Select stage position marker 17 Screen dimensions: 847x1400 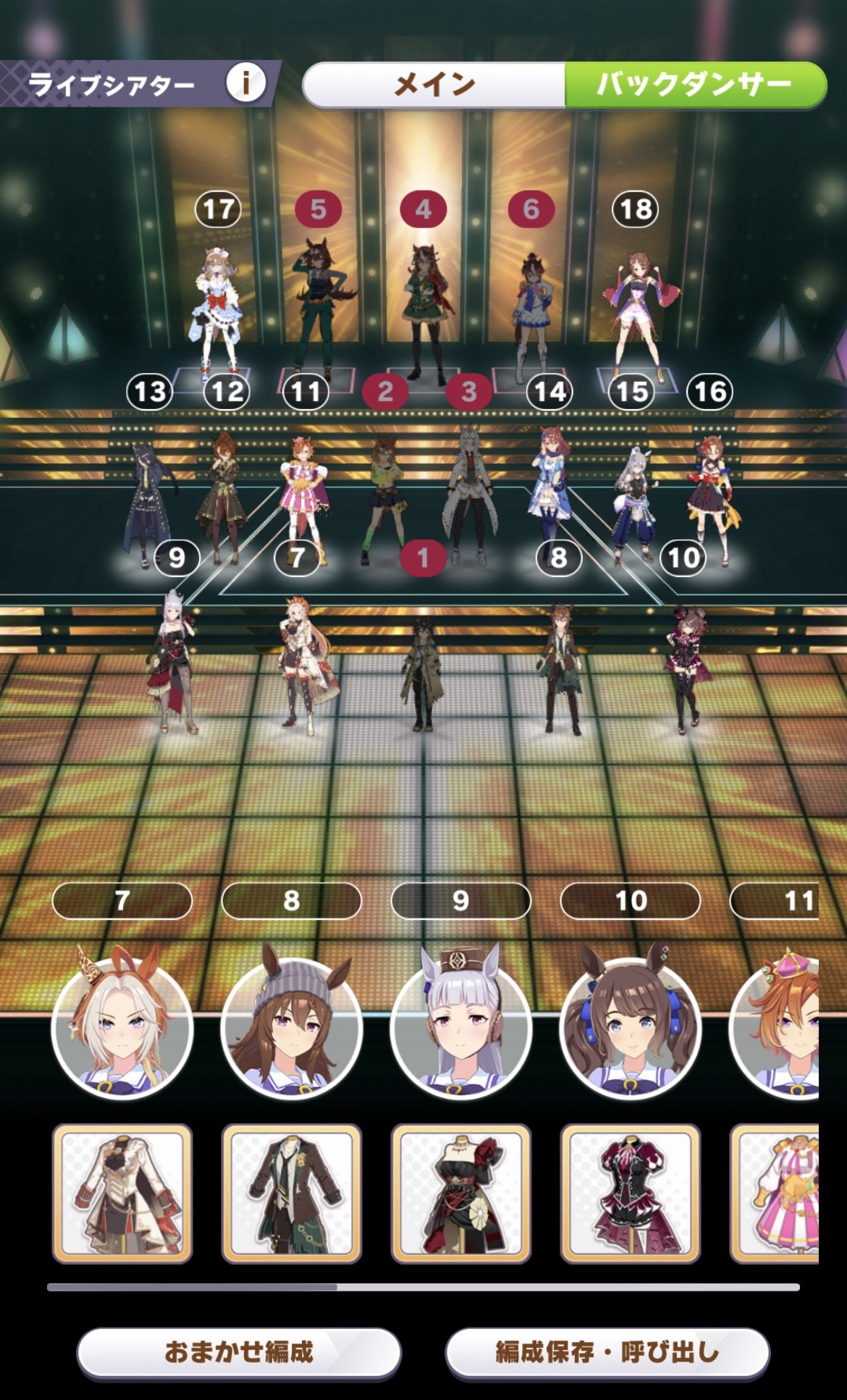[x=218, y=210]
